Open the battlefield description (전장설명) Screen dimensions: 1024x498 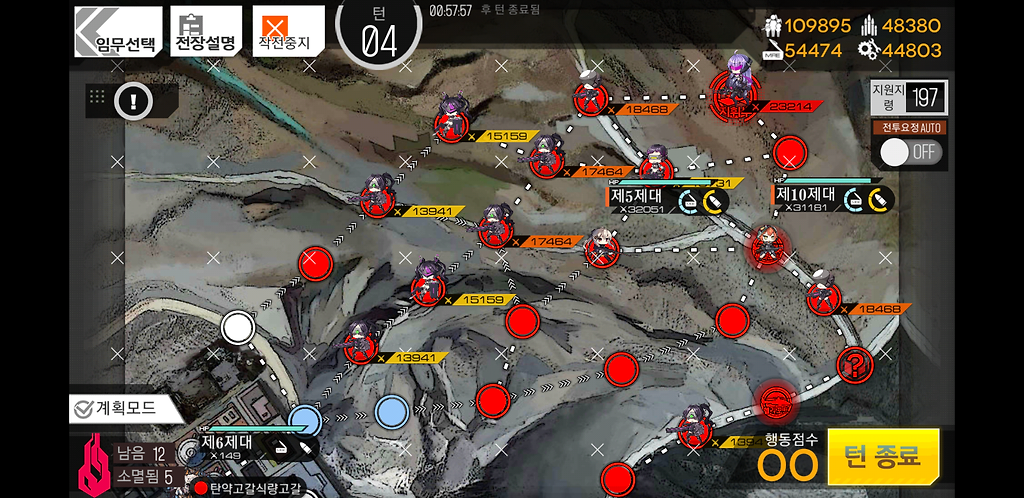point(206,32)
